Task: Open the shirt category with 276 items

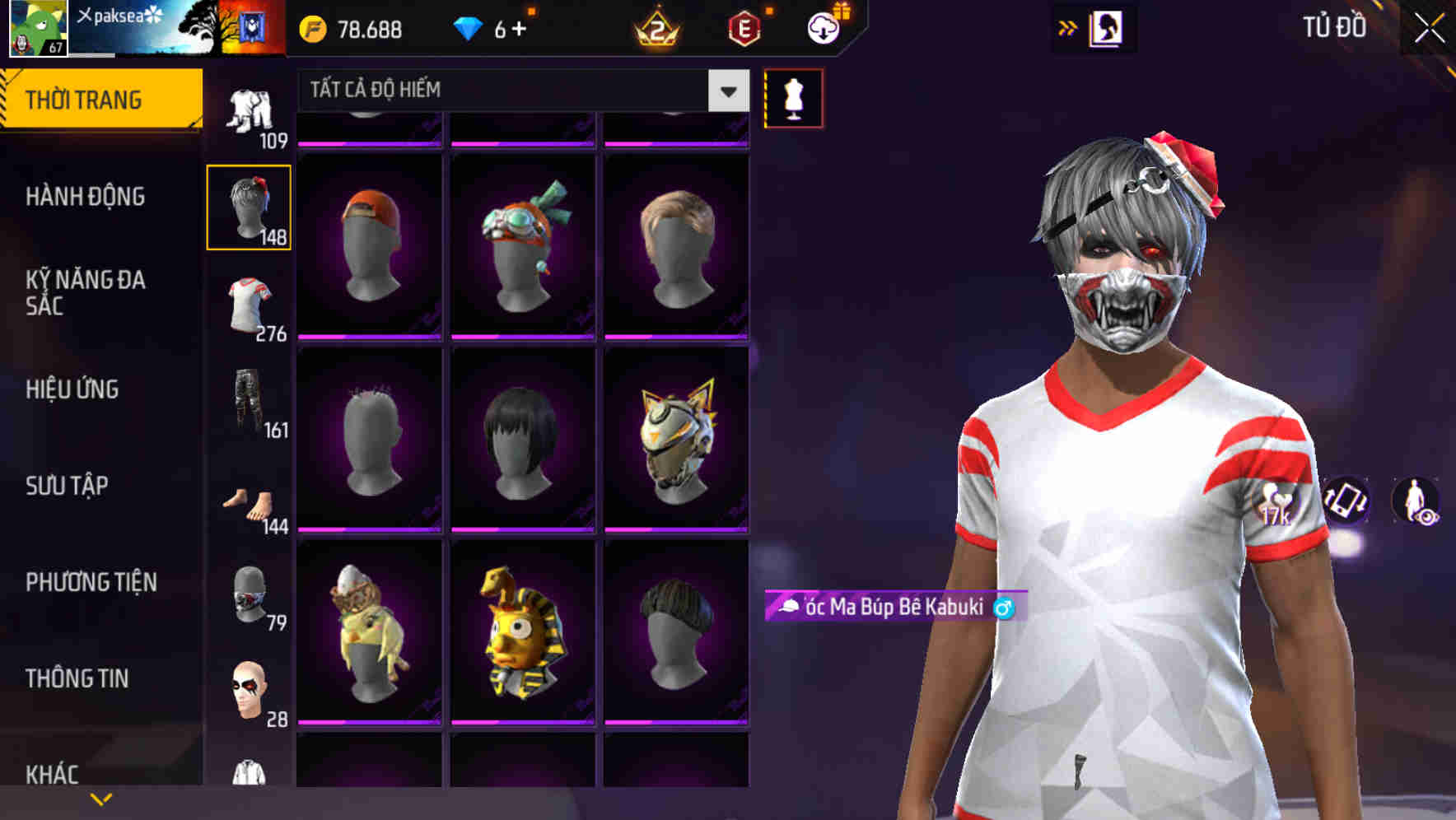Action: (x=249, y=302)
